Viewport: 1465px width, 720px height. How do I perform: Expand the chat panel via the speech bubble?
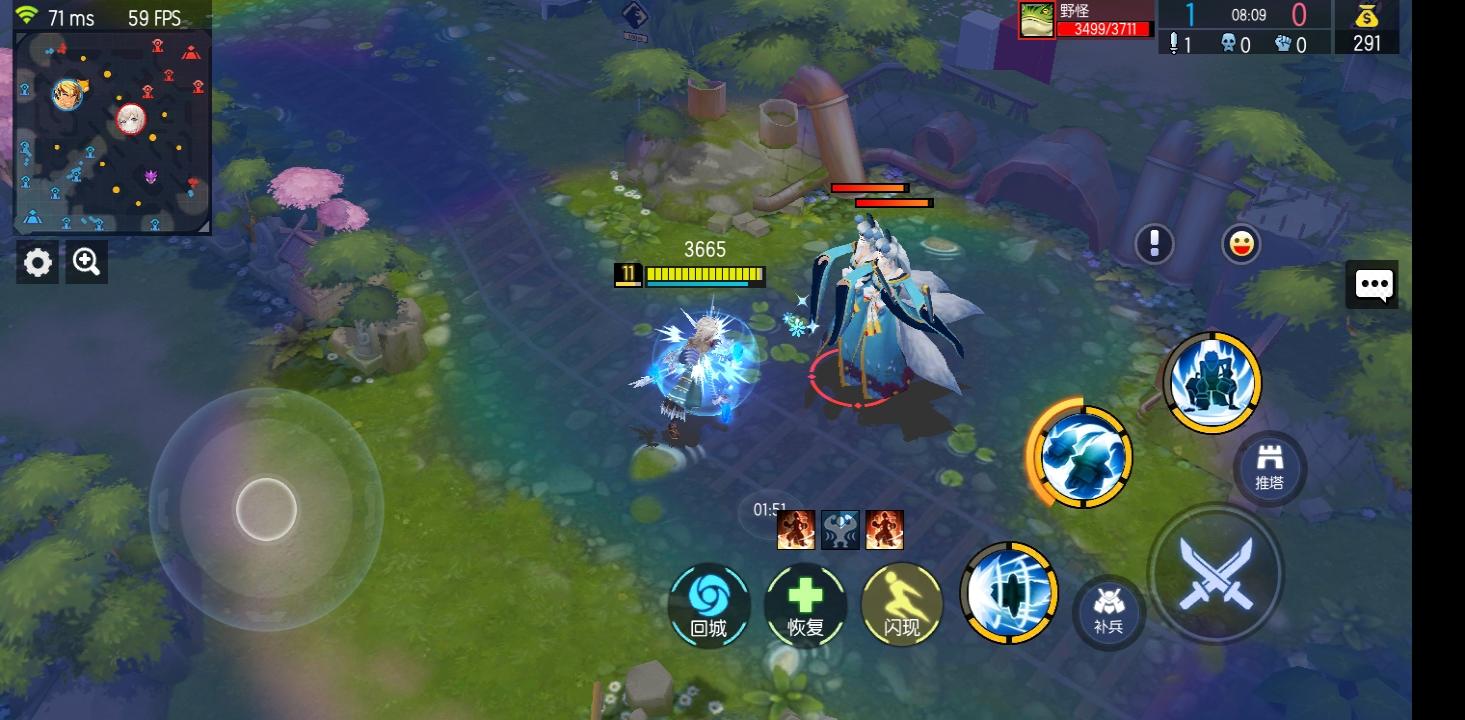(x=1374, y=285)
